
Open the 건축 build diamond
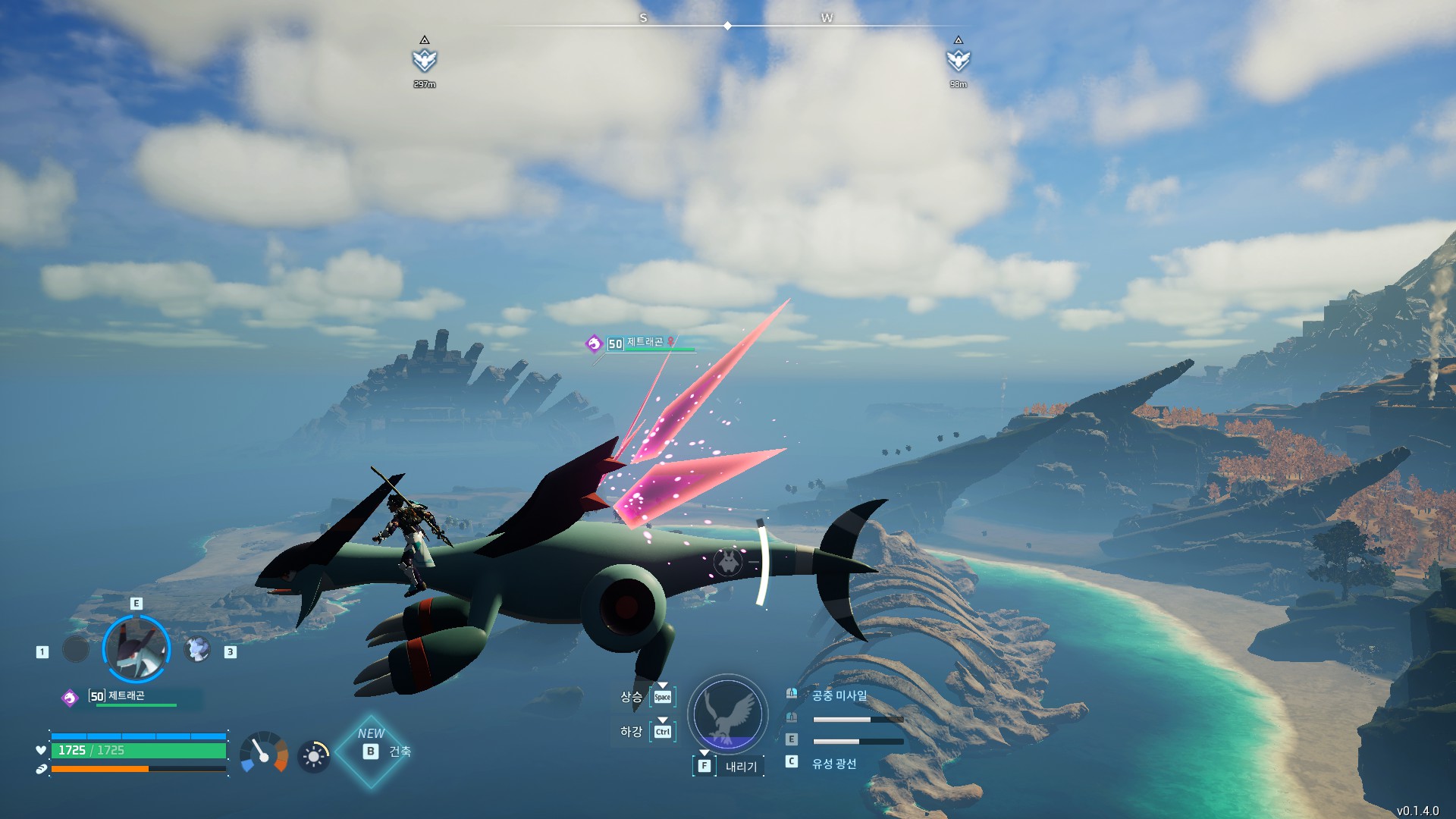point(372,751)
